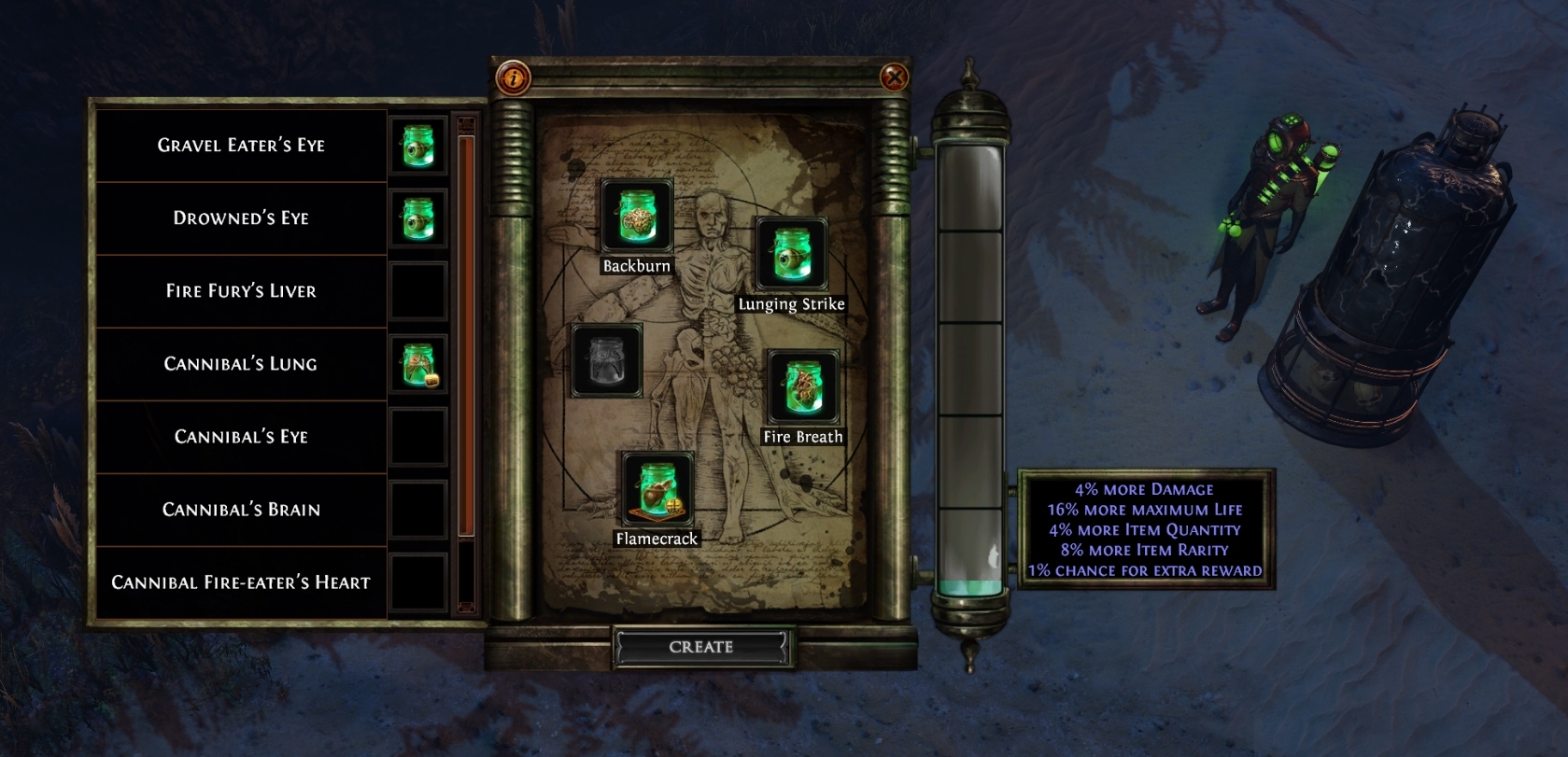Click the Backburn brain jar slot
Image resolution: width=1568 pixels, height=757 pixels.
[x=636, y=217]
